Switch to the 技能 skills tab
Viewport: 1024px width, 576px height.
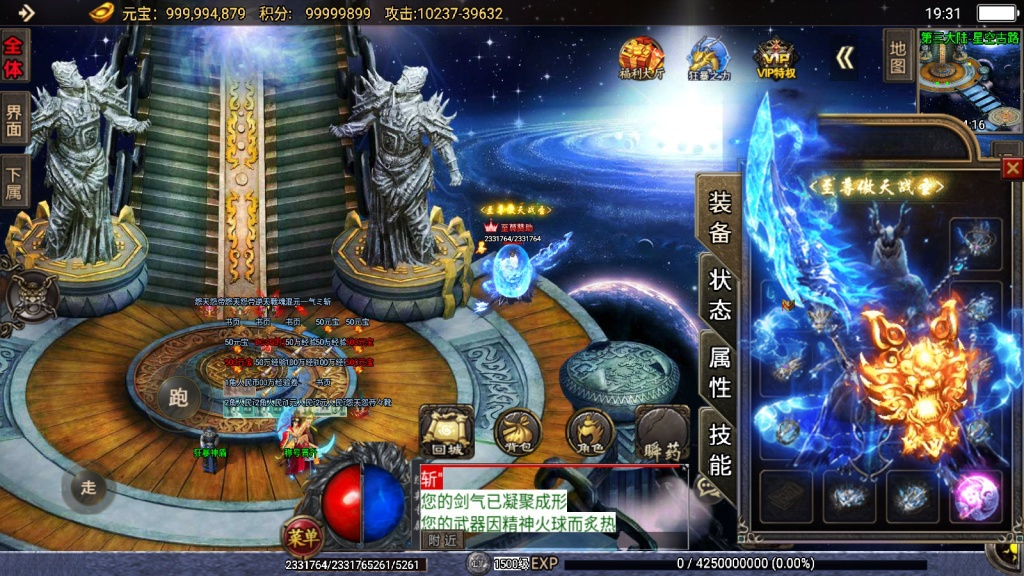pos(719,448)
